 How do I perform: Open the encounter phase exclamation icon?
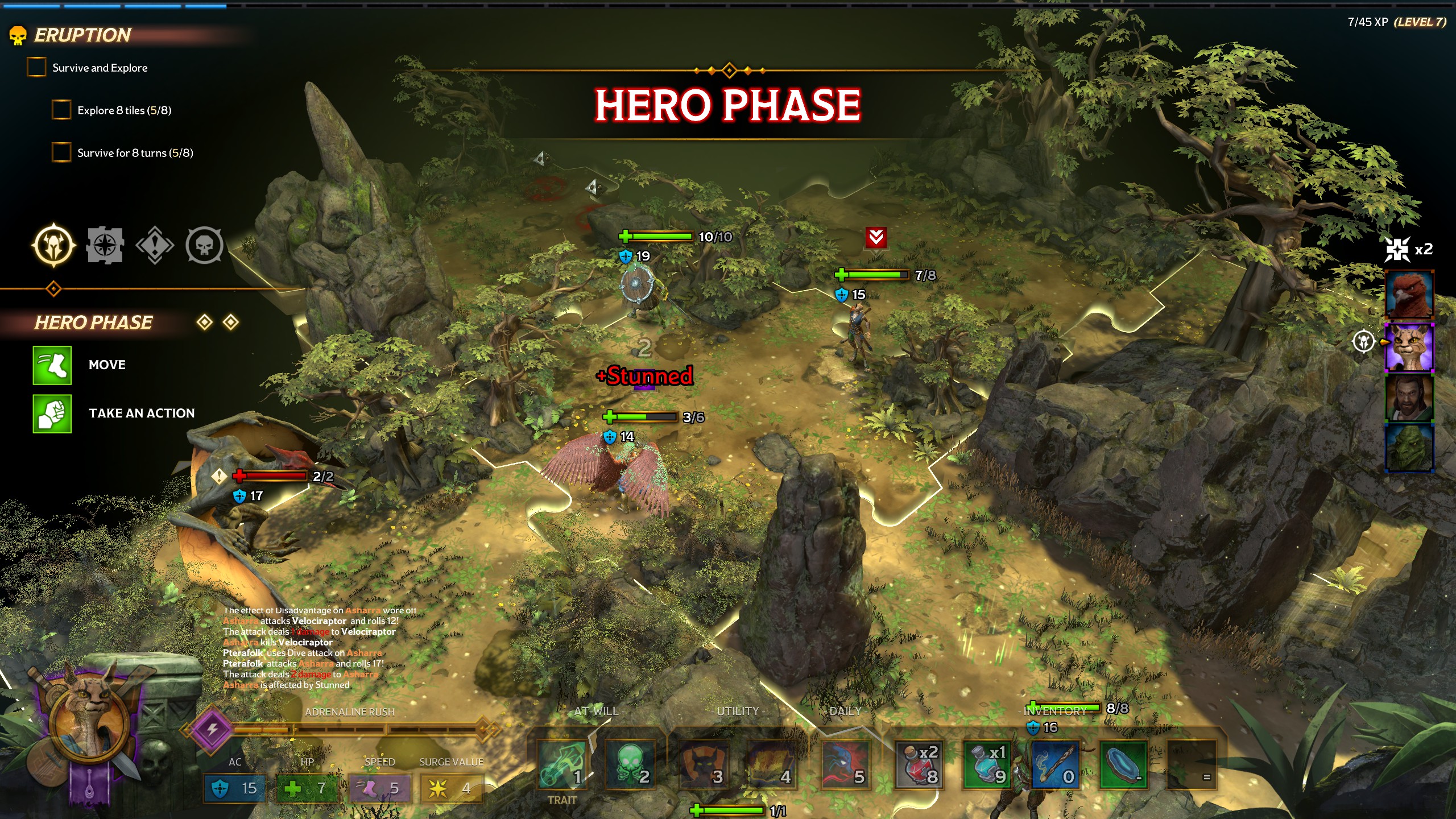[x=155, y=245]
